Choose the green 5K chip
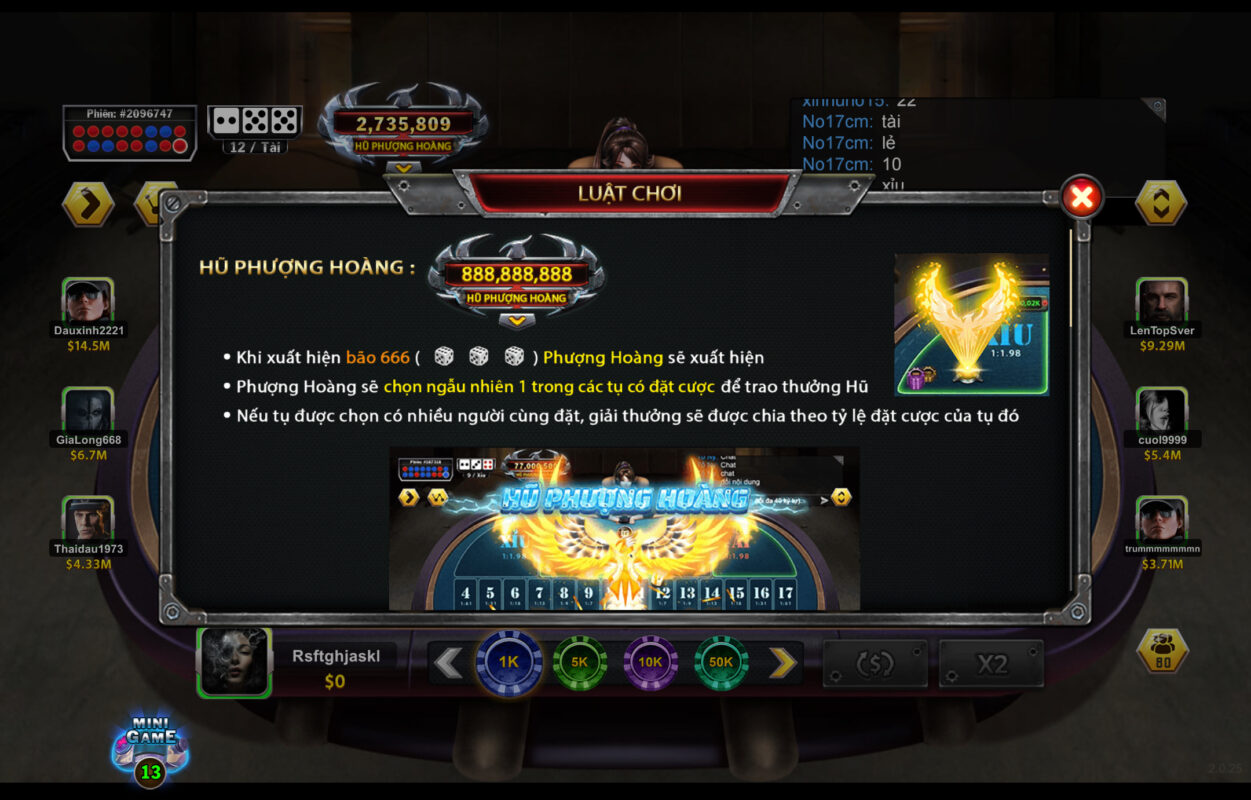1251x800 pixels. [580, 662]
